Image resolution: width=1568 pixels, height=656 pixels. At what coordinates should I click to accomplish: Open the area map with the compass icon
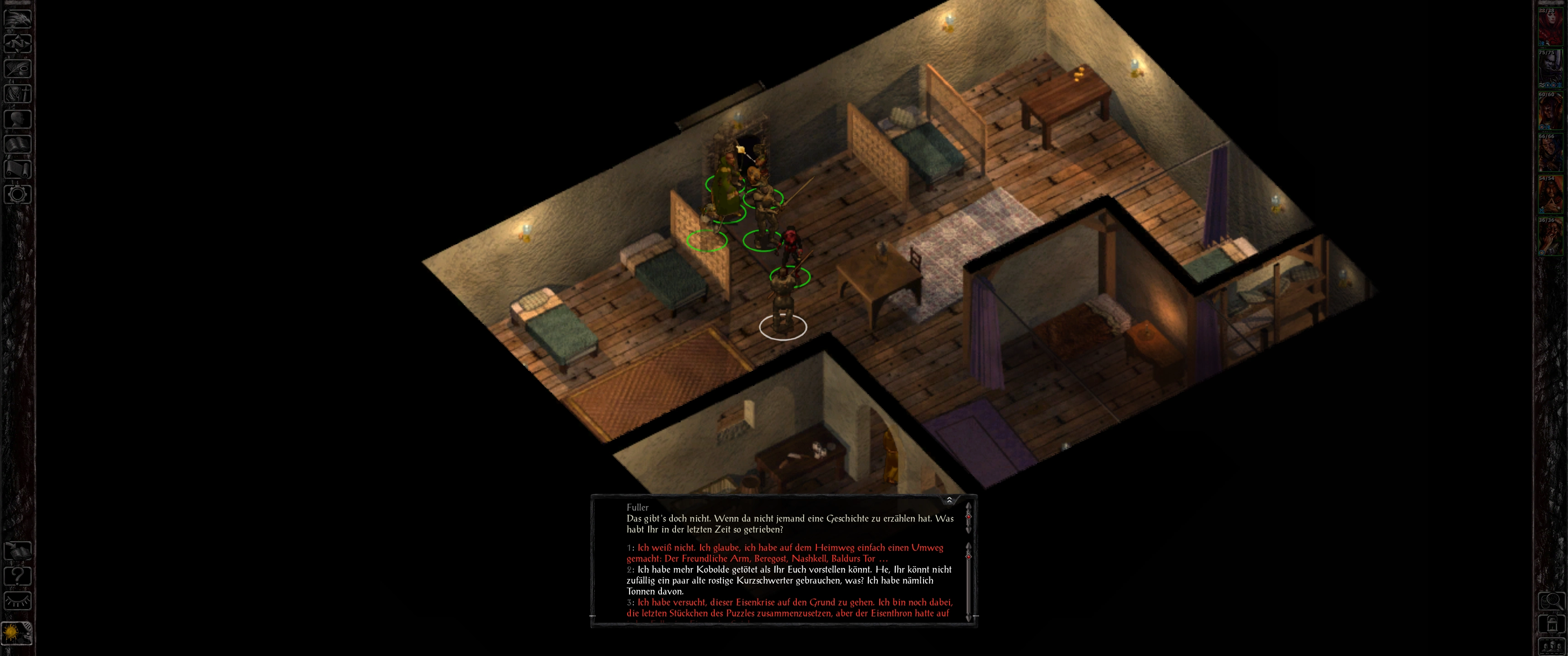pos(18,43)
